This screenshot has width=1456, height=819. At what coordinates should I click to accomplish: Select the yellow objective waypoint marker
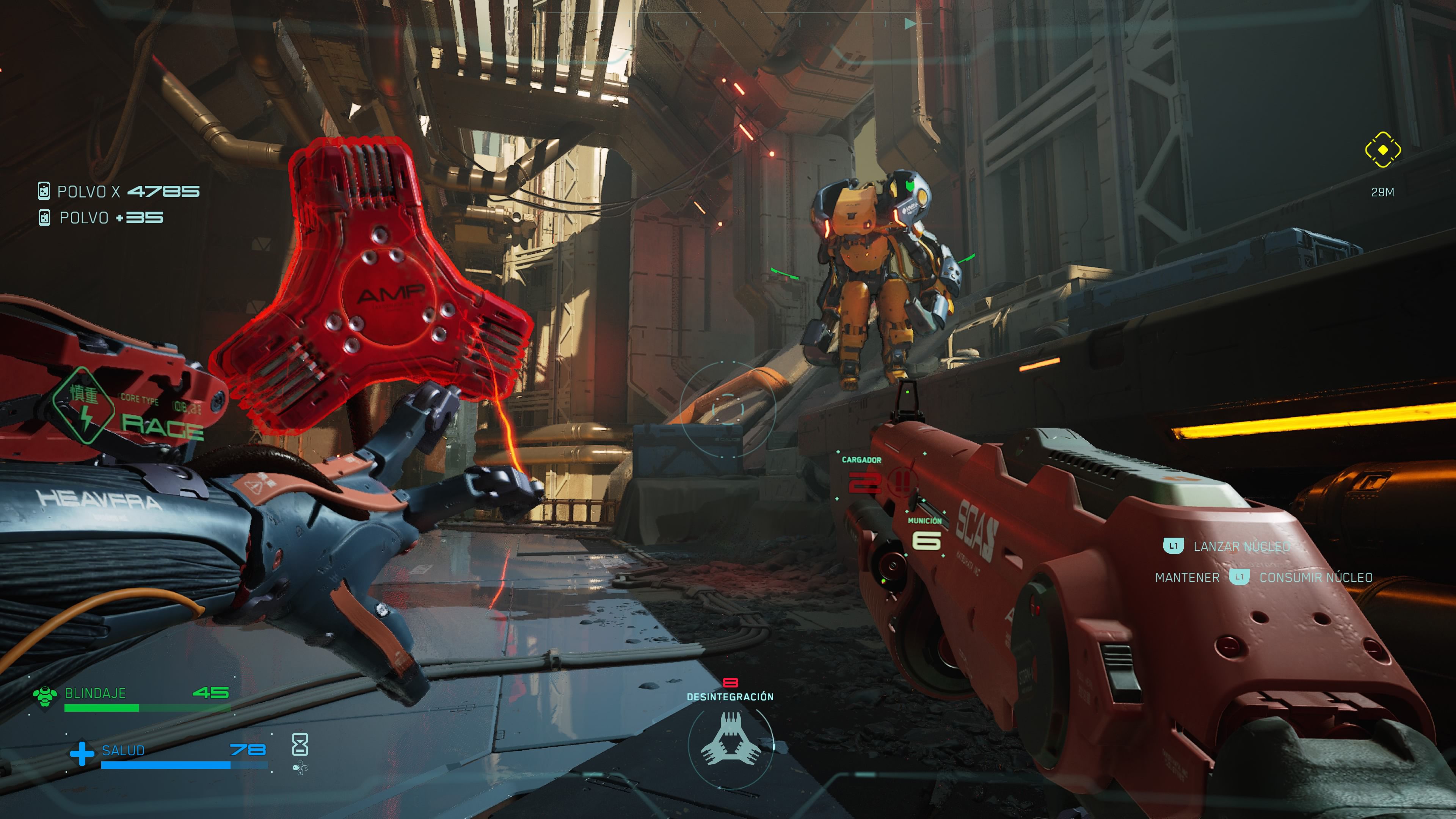point(1382,150)
